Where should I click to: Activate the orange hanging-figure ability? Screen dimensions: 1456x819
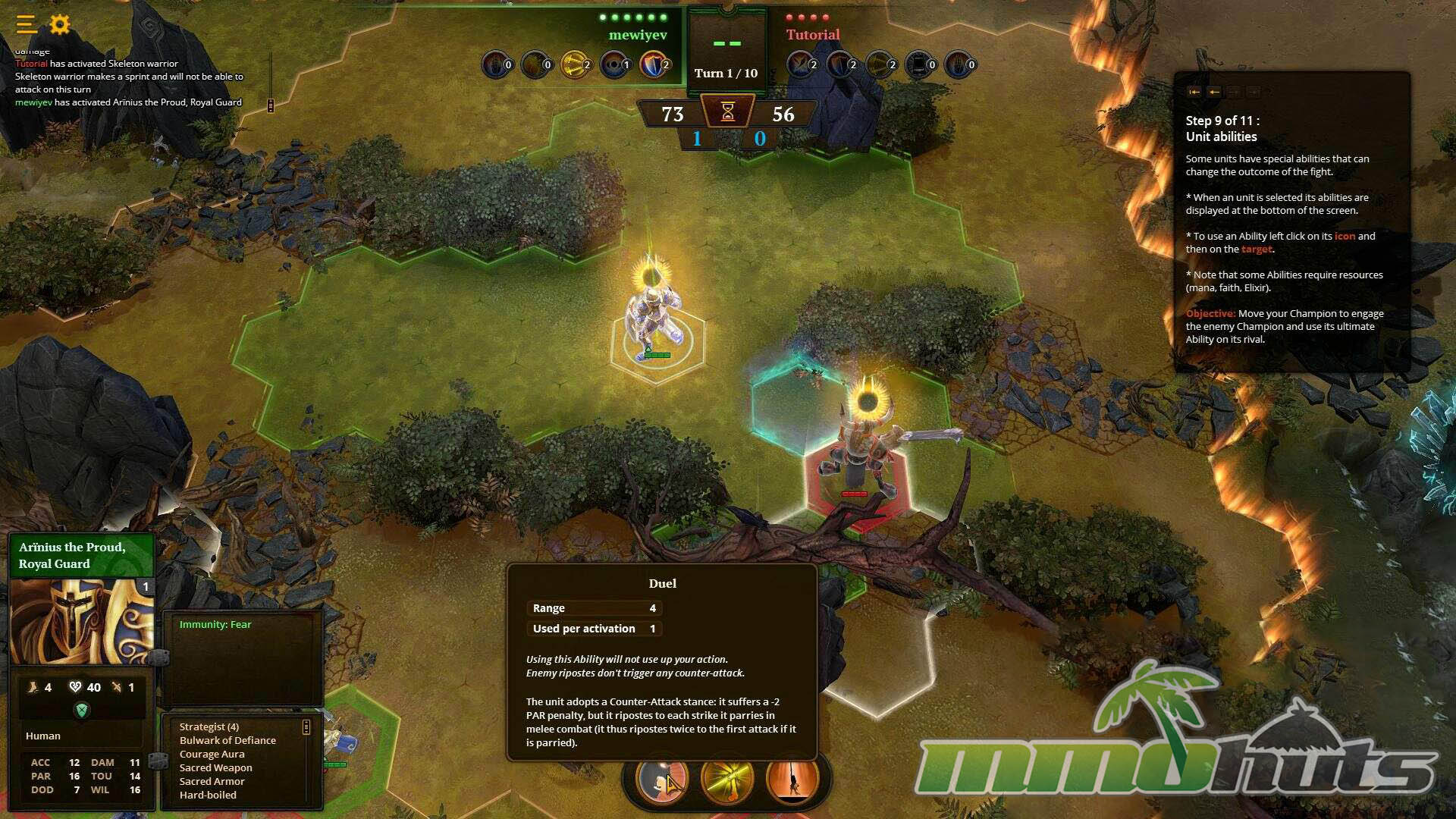pos(792,779)
